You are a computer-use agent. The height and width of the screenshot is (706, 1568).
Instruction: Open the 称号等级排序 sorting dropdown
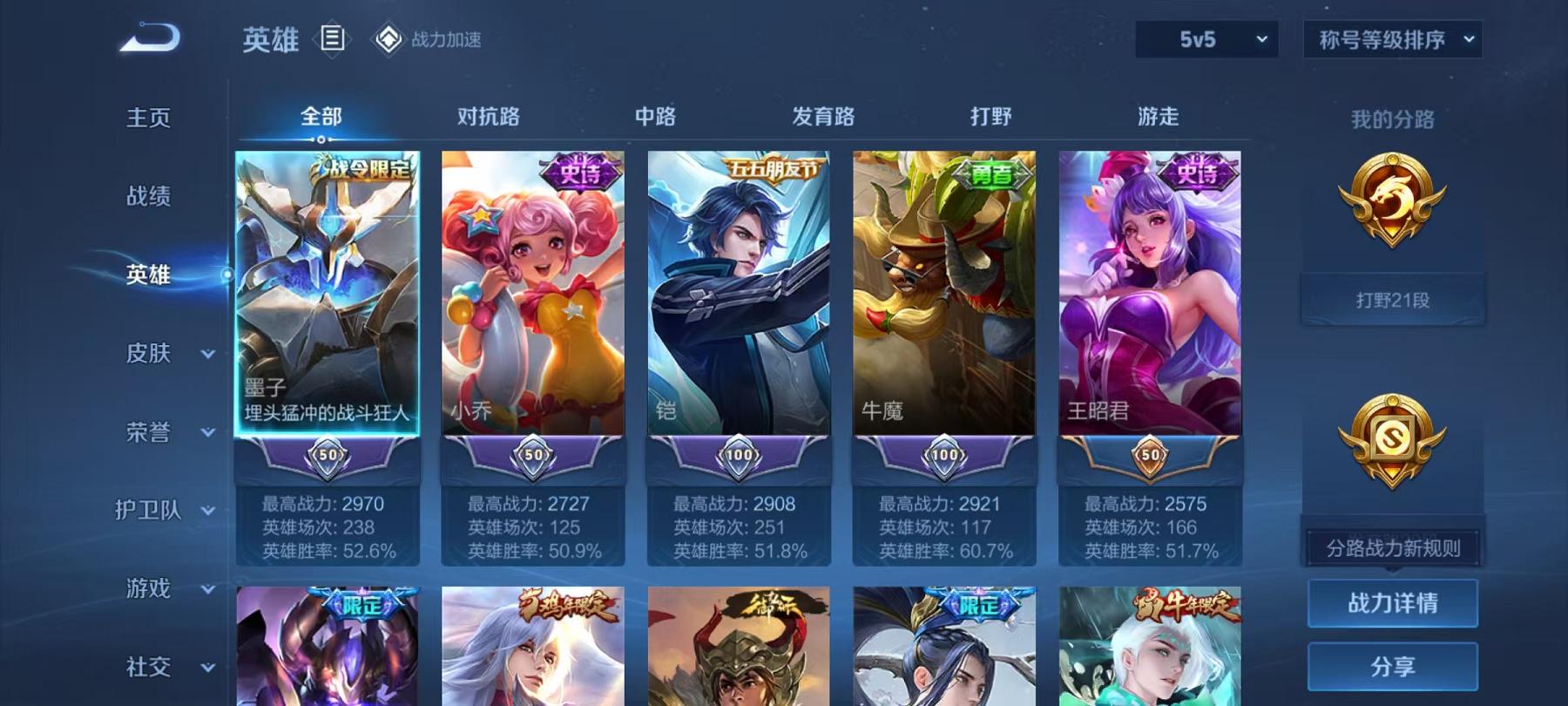point(1391,37)
